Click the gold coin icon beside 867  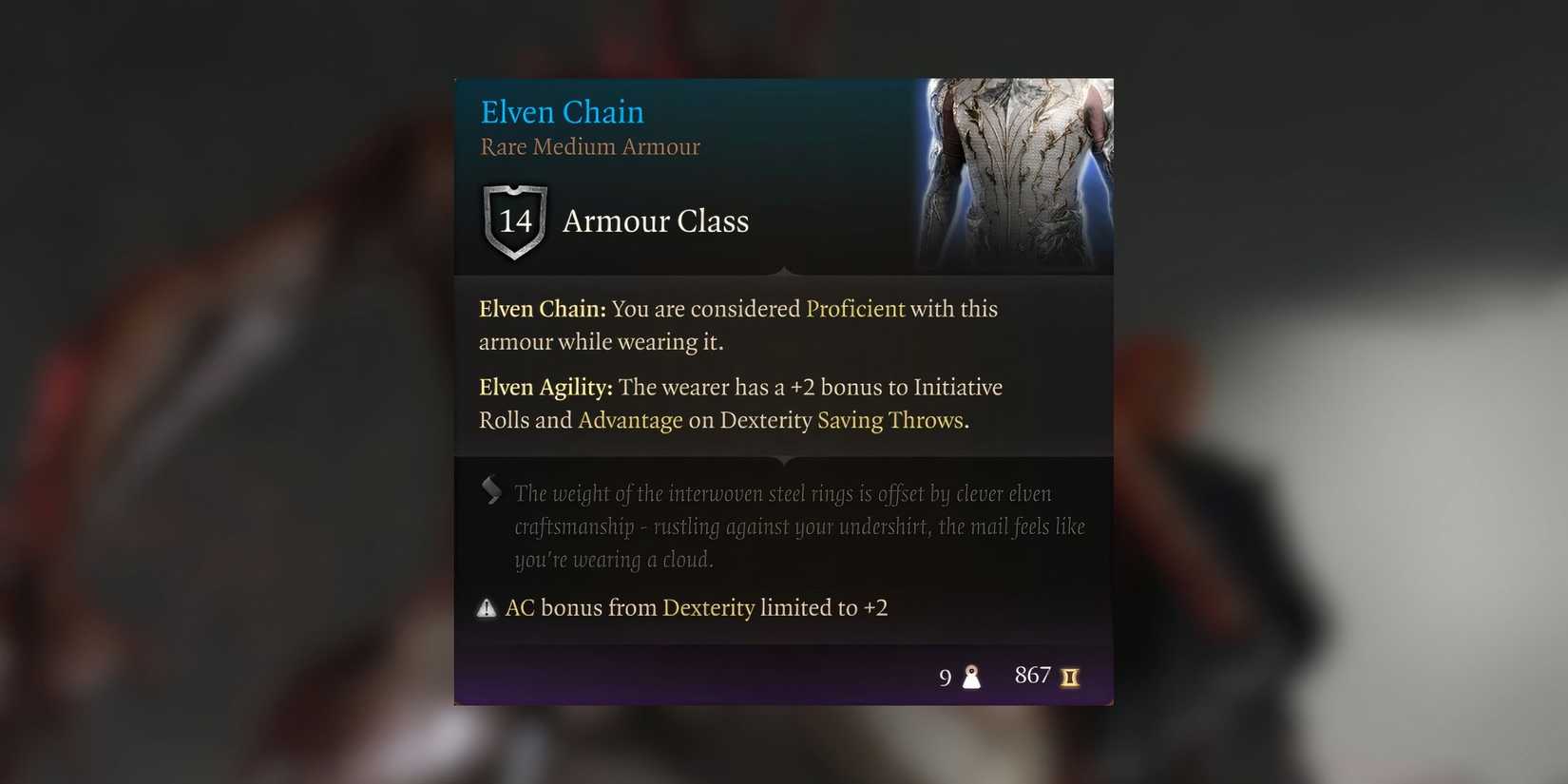point(1070,676)
